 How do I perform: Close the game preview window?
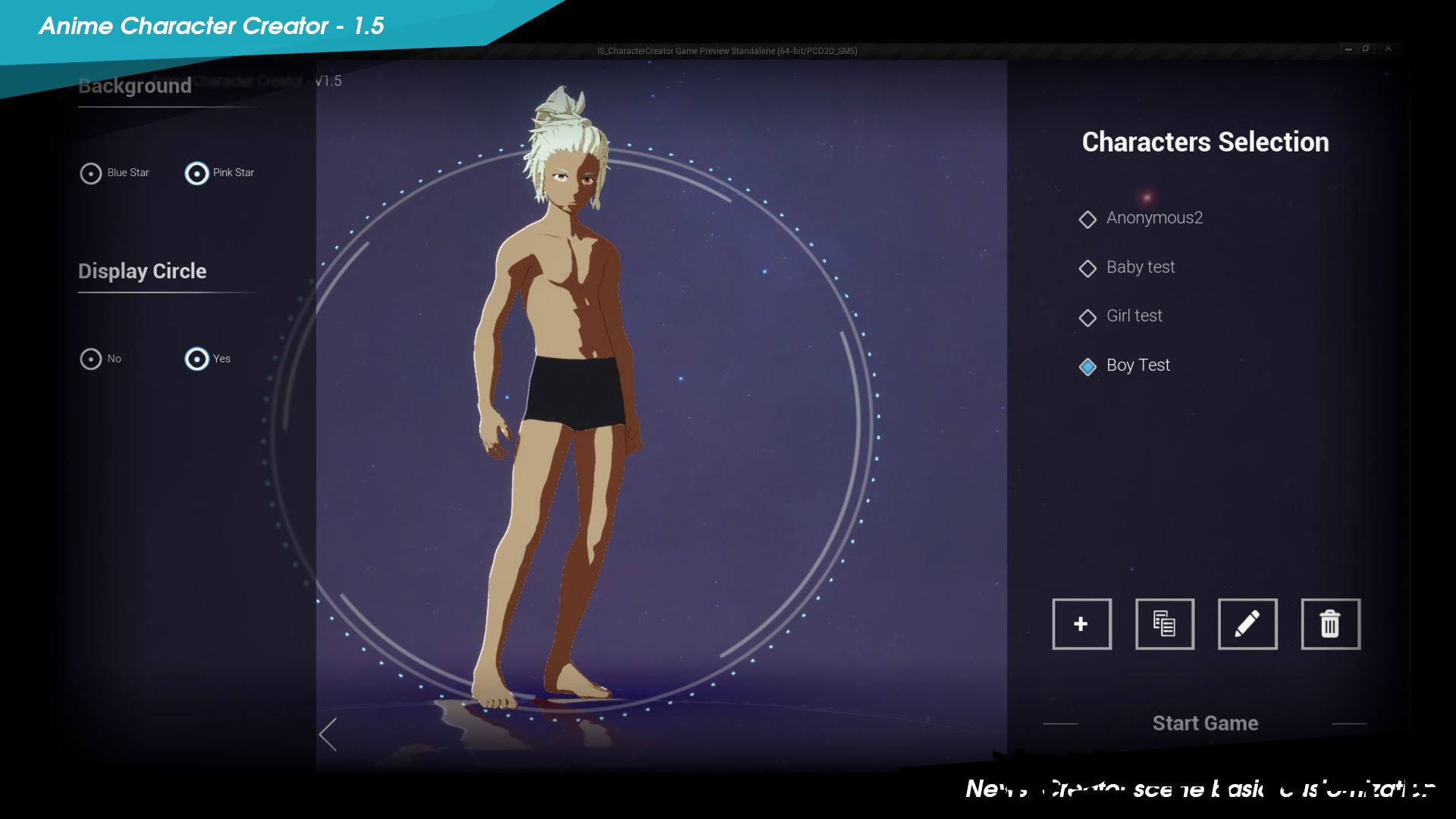click(x=1388, y=49)
